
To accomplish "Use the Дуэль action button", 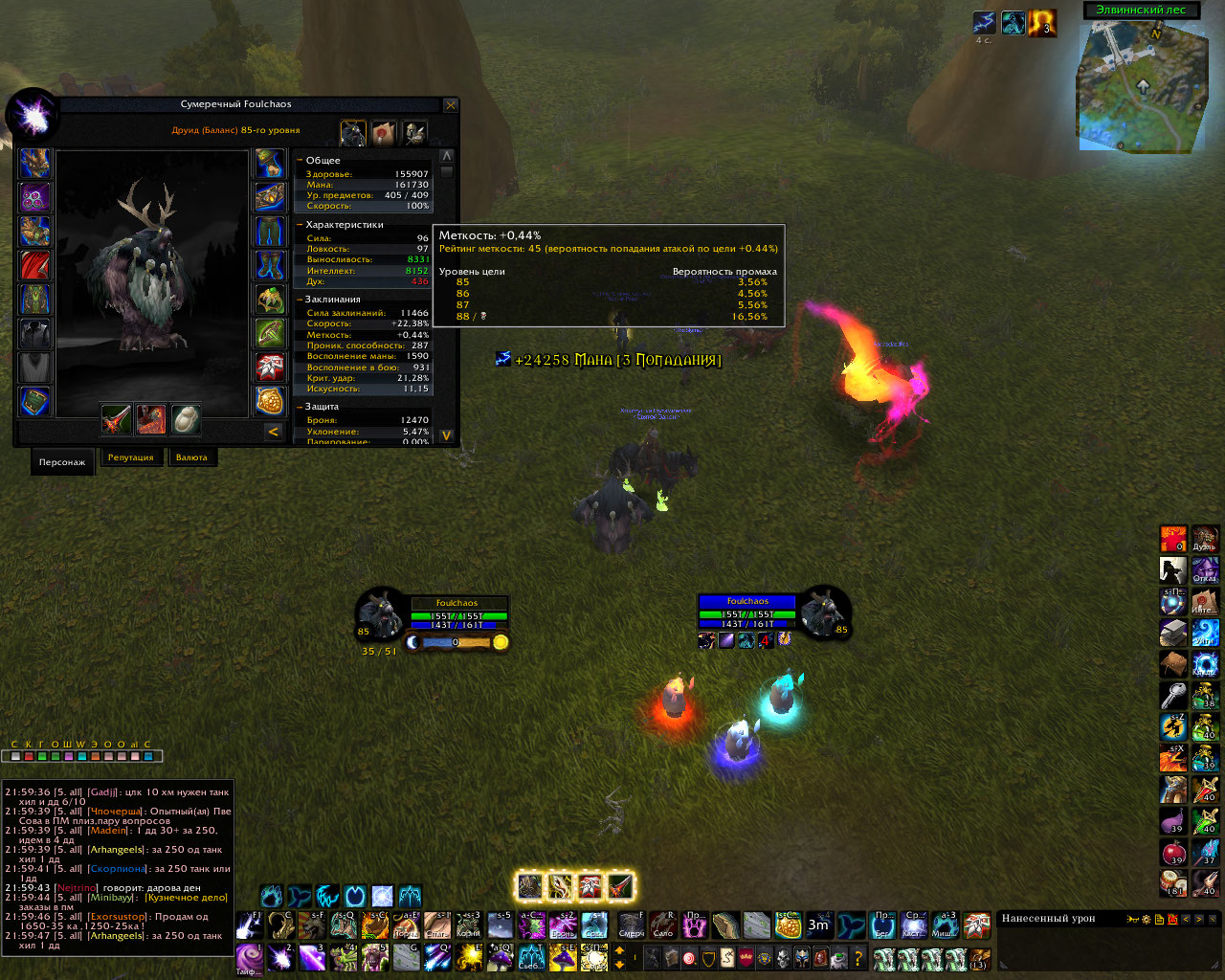I will click(x=1205, y=540).
